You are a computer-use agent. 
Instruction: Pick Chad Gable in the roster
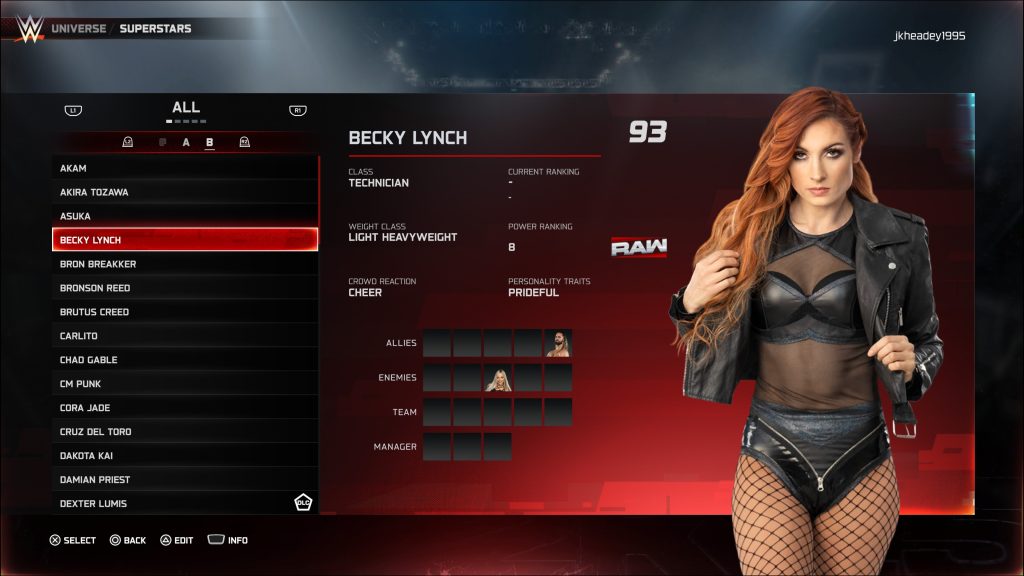pos(185,360)
